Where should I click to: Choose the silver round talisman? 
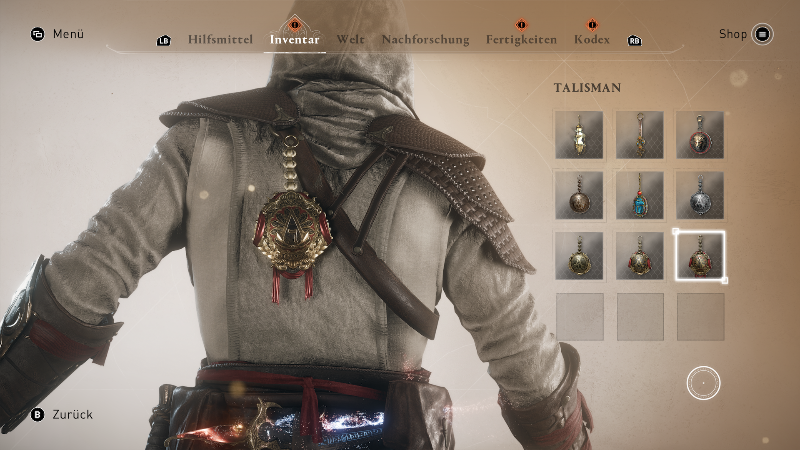pos(700,195)
